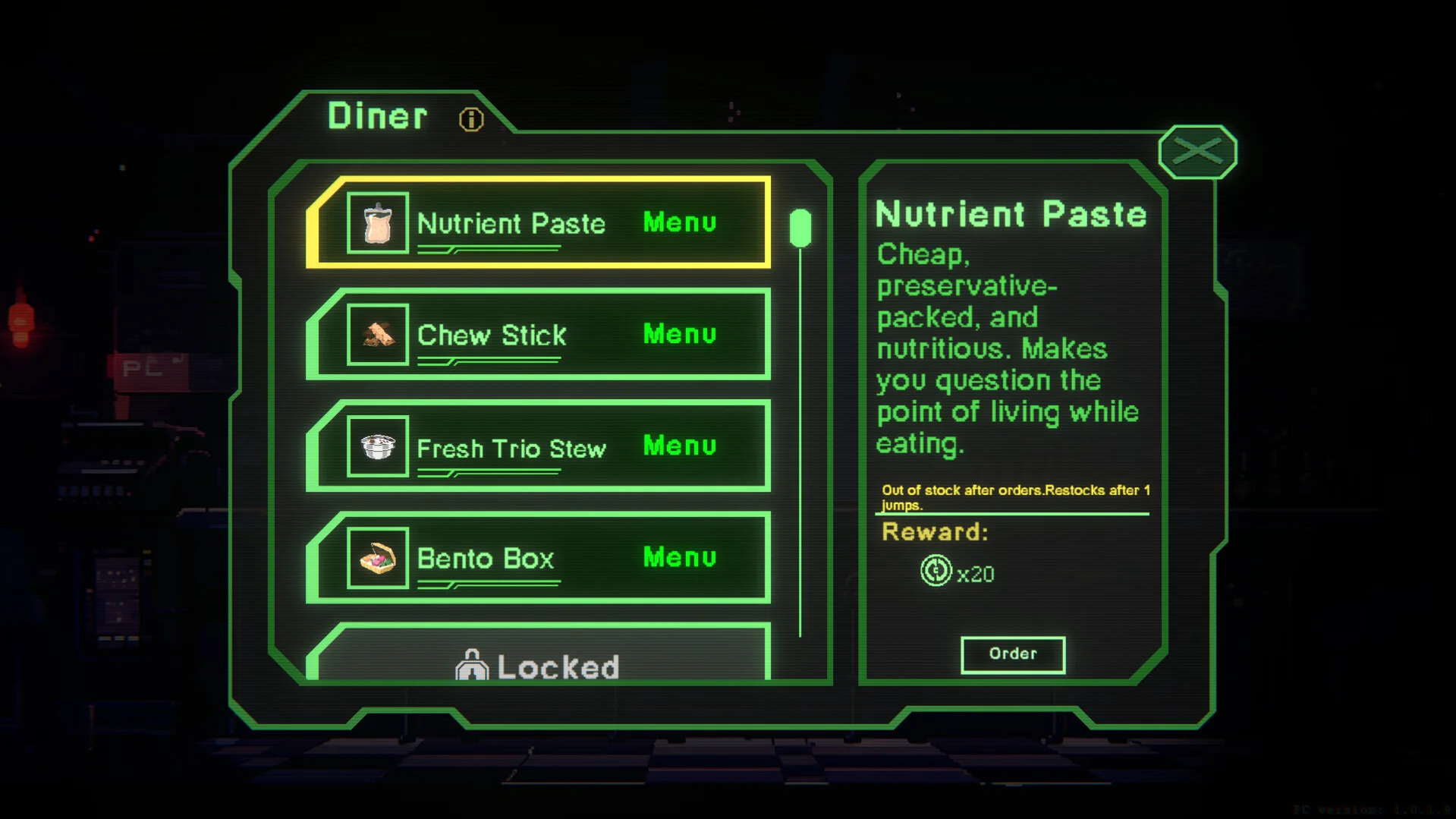This screenshot has width=1456, height=819.
Task: Select the Bento Box menu entry
Action: coord(539,558)
